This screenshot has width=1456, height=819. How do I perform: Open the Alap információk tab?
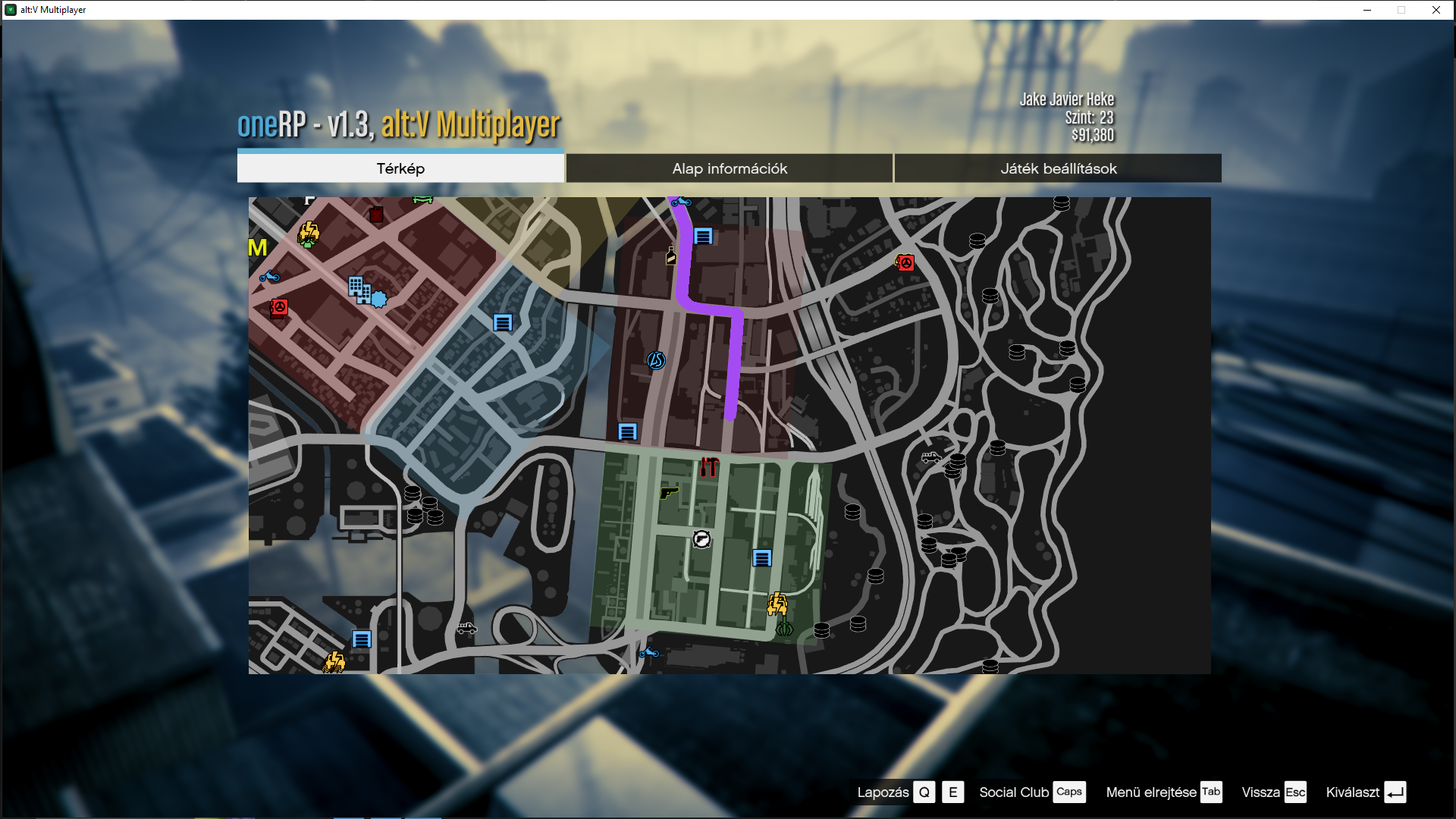coord(730,168)
